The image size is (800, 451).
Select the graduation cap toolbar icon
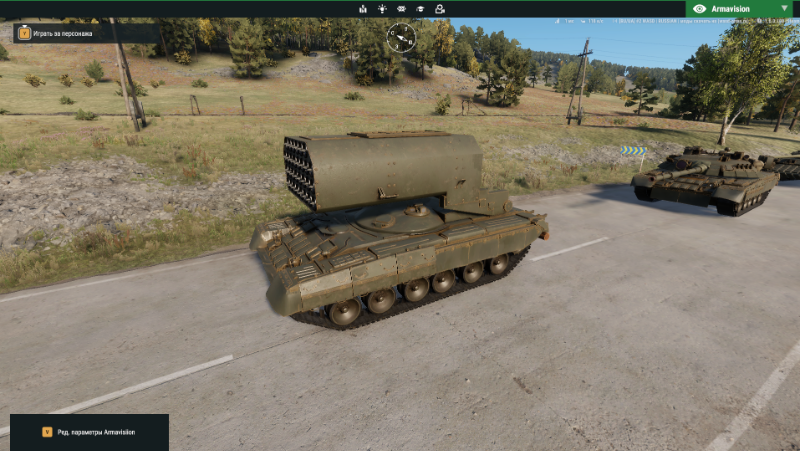pos(420,9)
